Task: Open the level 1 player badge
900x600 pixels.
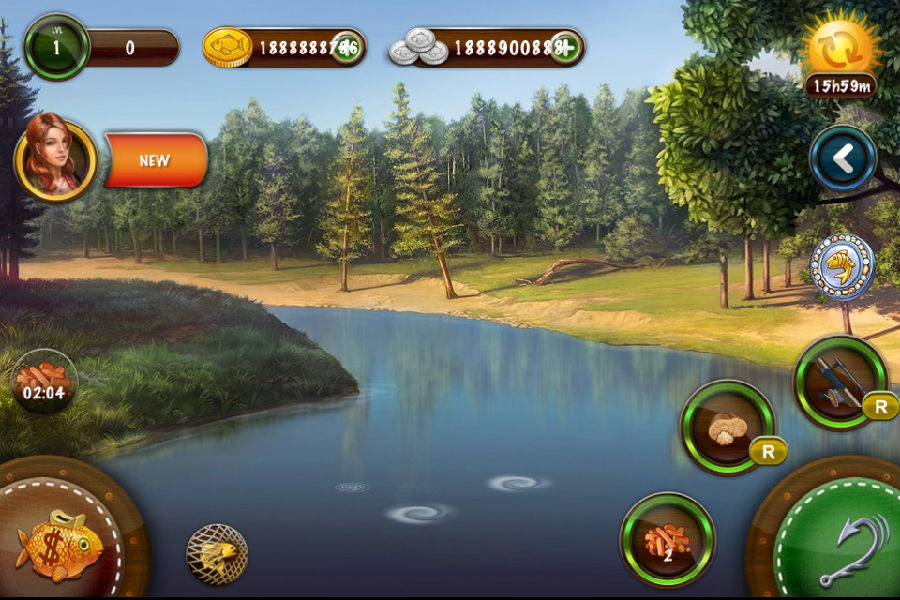Action: pos(56,47)
